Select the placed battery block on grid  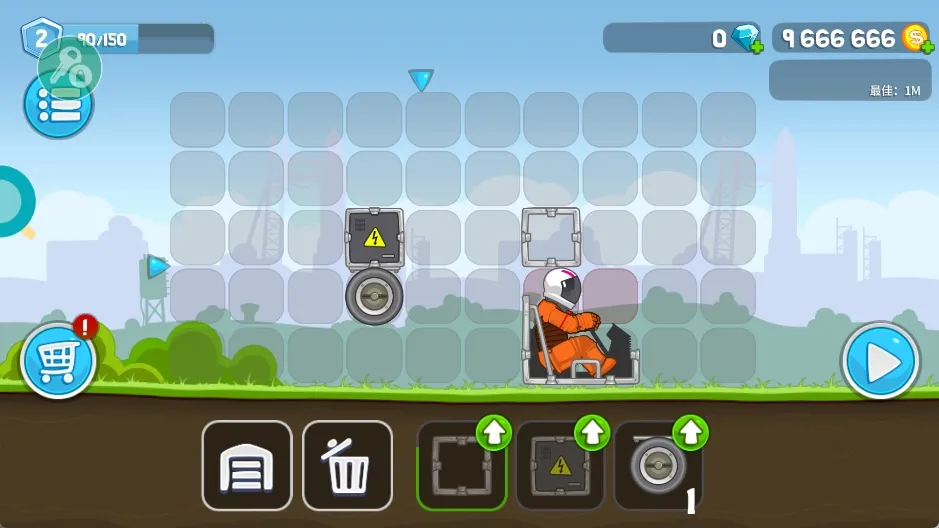click(374, 238)
